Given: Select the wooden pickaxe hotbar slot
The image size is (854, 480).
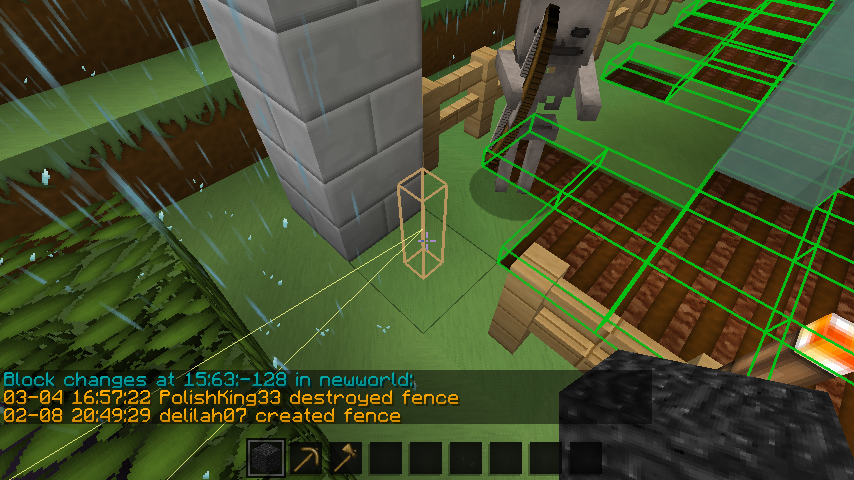Looking at the screenshot, I should click(306, 458).
